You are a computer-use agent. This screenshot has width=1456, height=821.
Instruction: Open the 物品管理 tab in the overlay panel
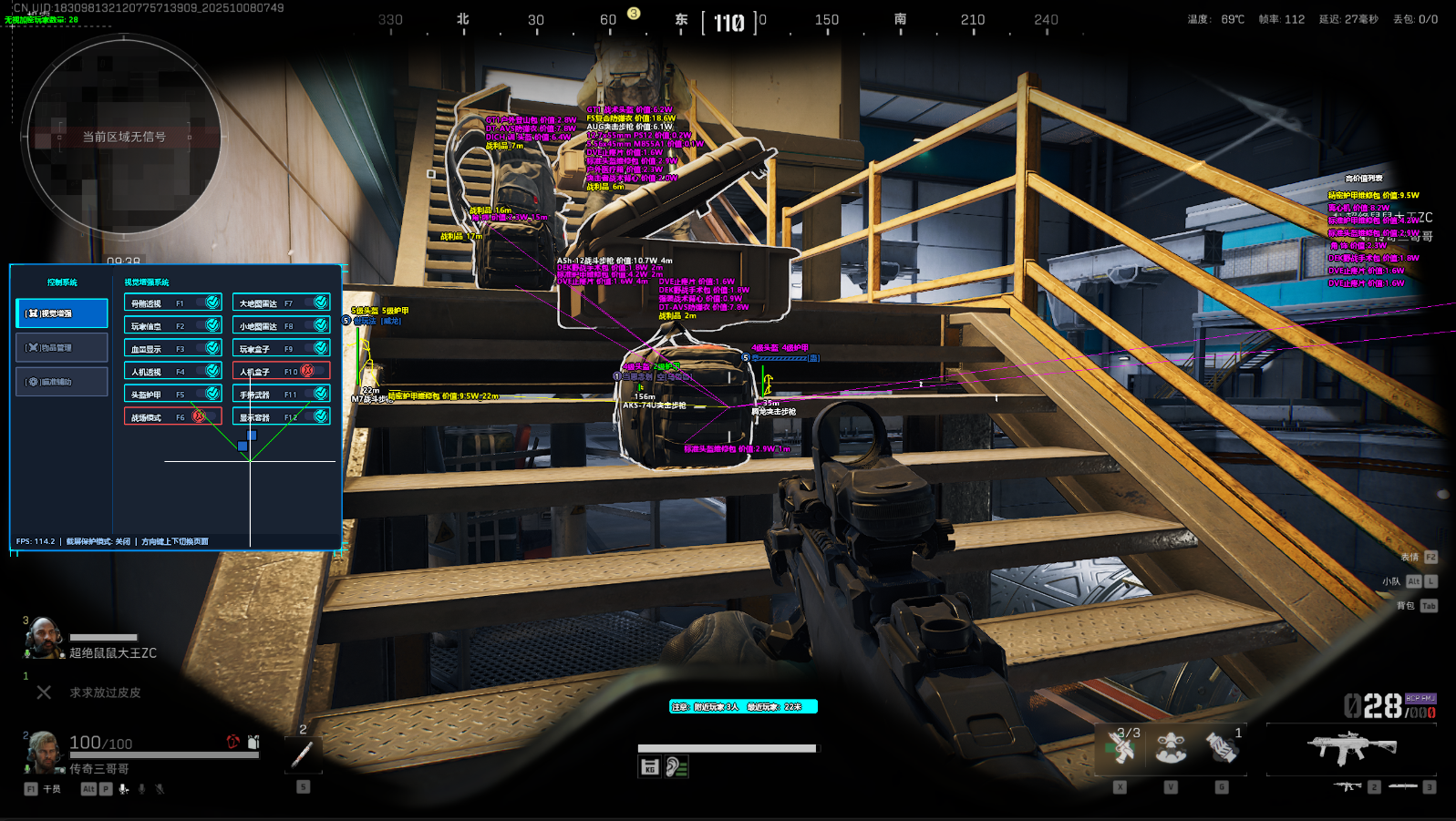[x=62, y=347]
